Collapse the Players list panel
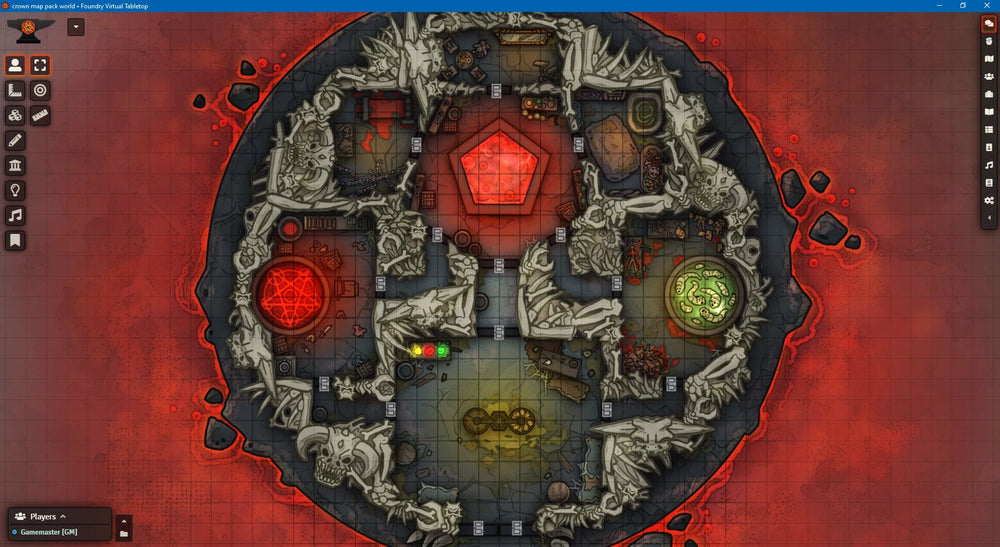This screenshot has height=547, width=1000. (x=62, y=517)
